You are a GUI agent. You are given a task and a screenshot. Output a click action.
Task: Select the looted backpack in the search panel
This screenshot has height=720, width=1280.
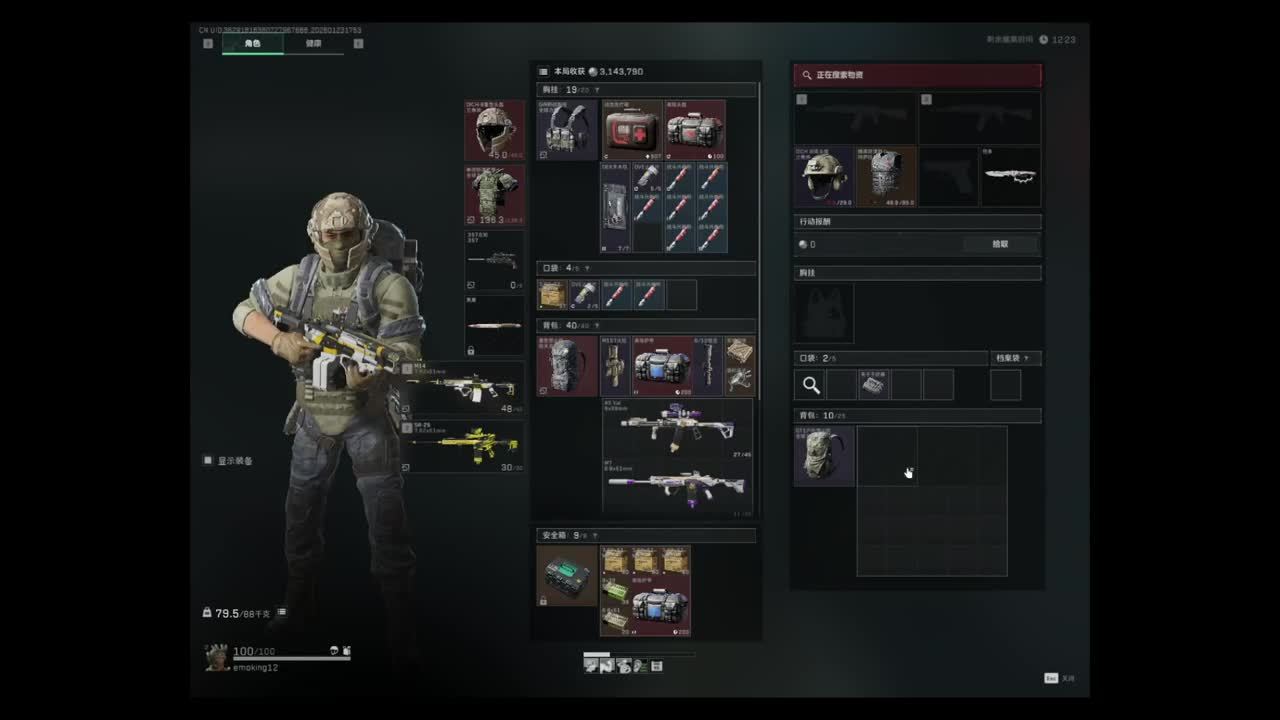pos(824,456)
